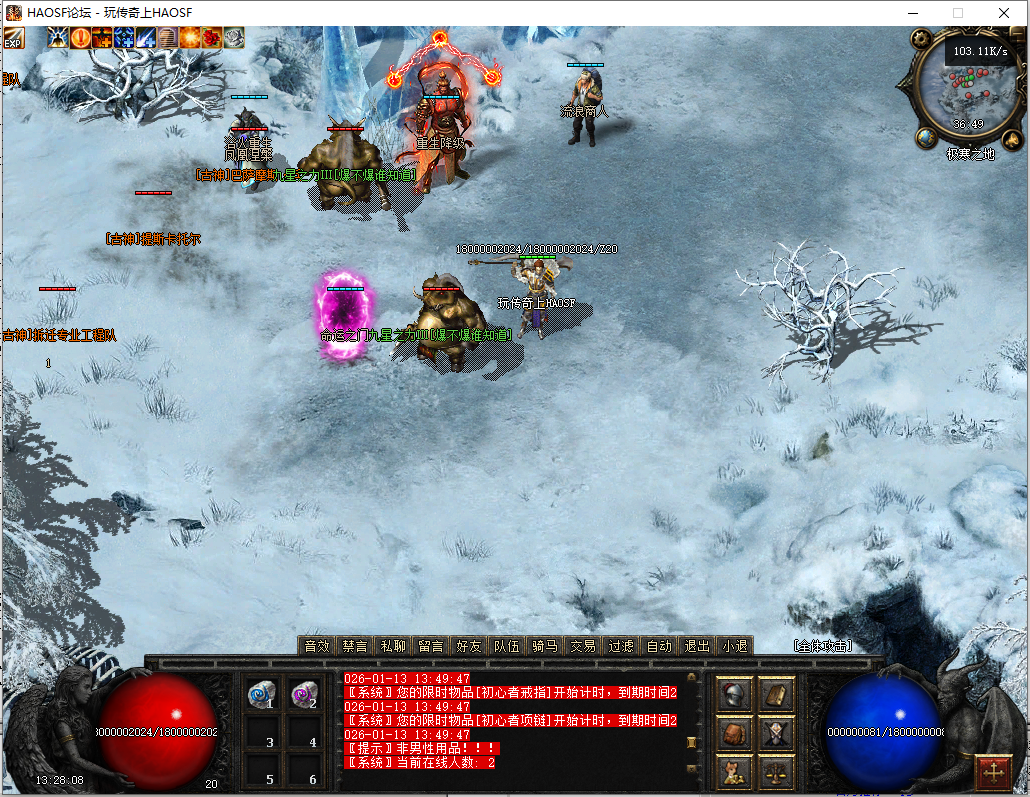Click the EXP buff icon
The height and width of the screenshot is (797, 1030).
[13, 38]
